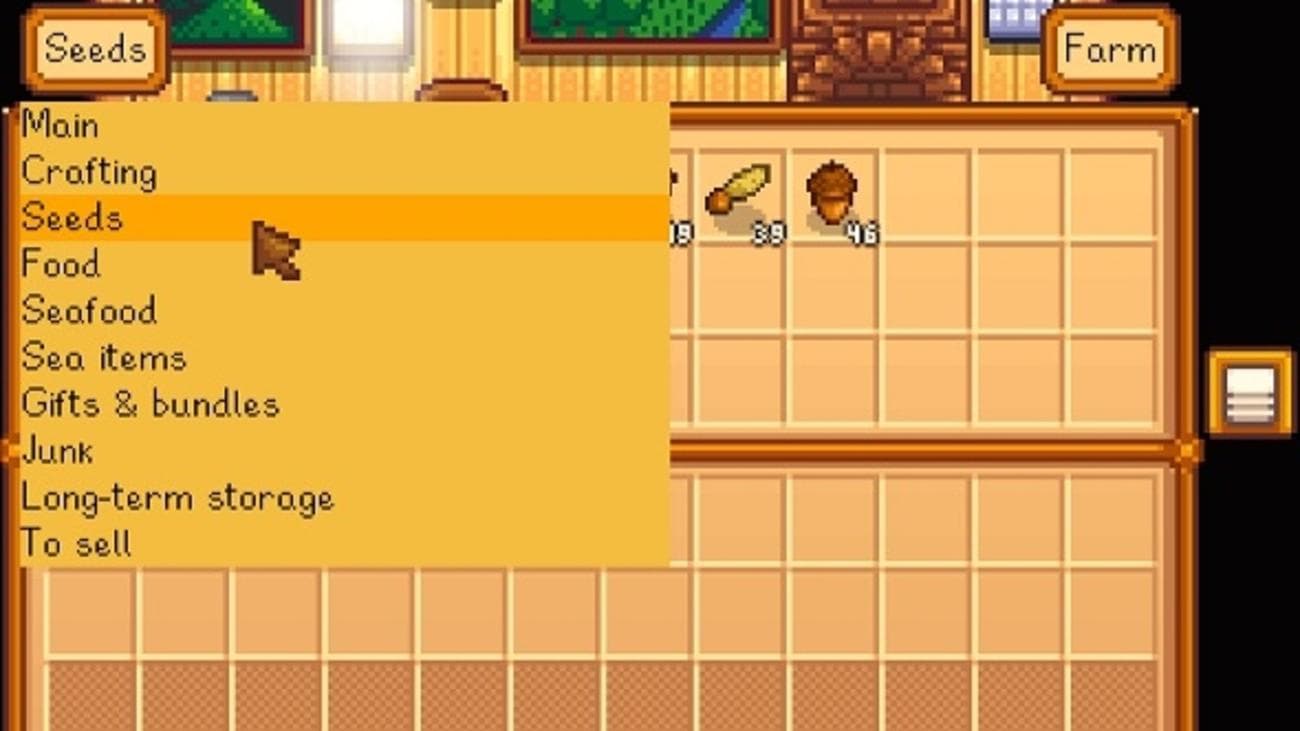1300x731 pixels.
Task: Open the Crafting category
Action: [90, 171]
